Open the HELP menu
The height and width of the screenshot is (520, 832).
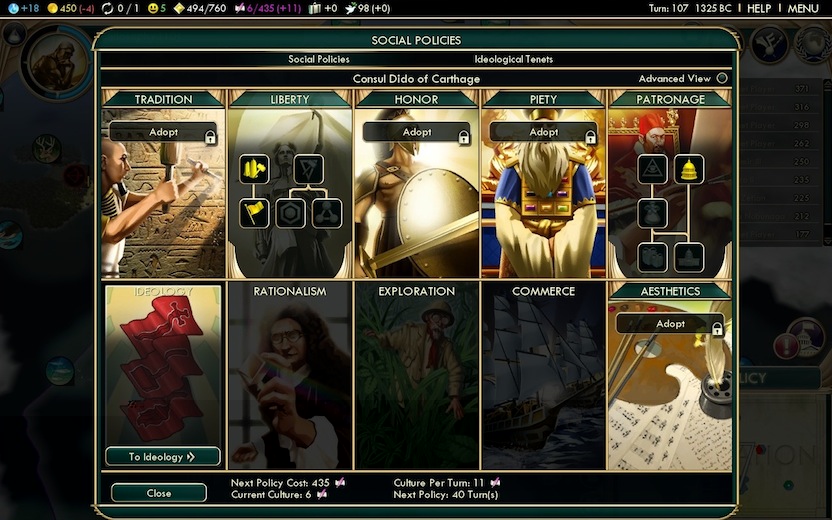[x=759, y=8]
